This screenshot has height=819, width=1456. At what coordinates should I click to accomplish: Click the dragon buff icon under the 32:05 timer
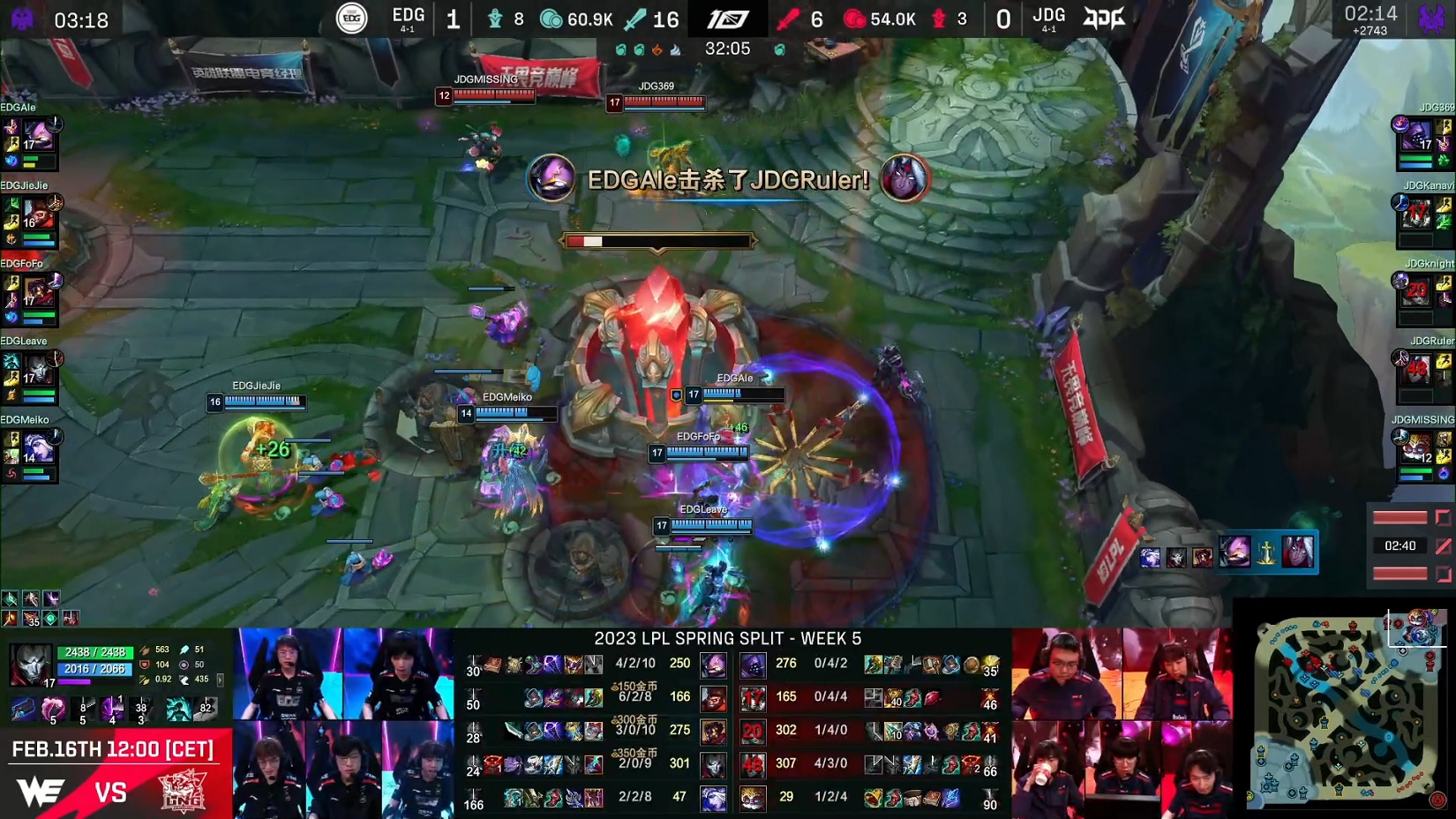coord(622,49)
